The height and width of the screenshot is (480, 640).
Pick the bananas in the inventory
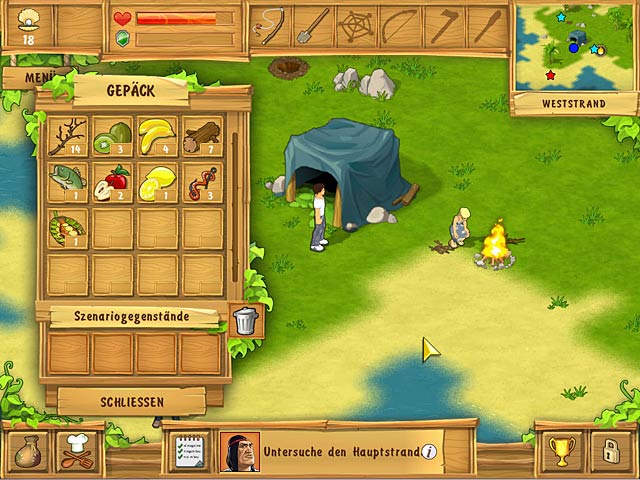157,137
